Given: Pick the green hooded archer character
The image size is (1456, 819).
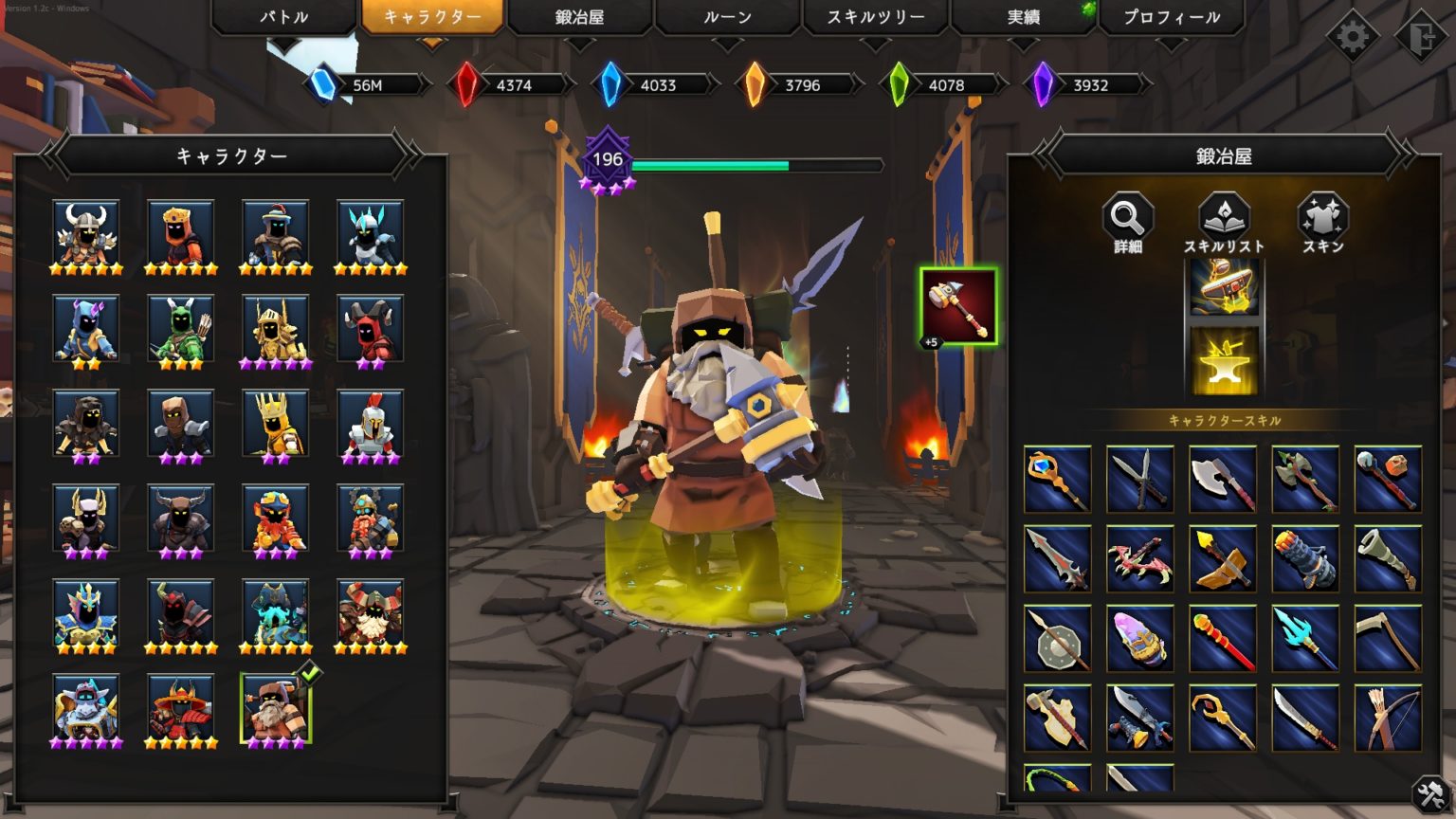Looking at the screenshot, I should click(x=181, y=329).
